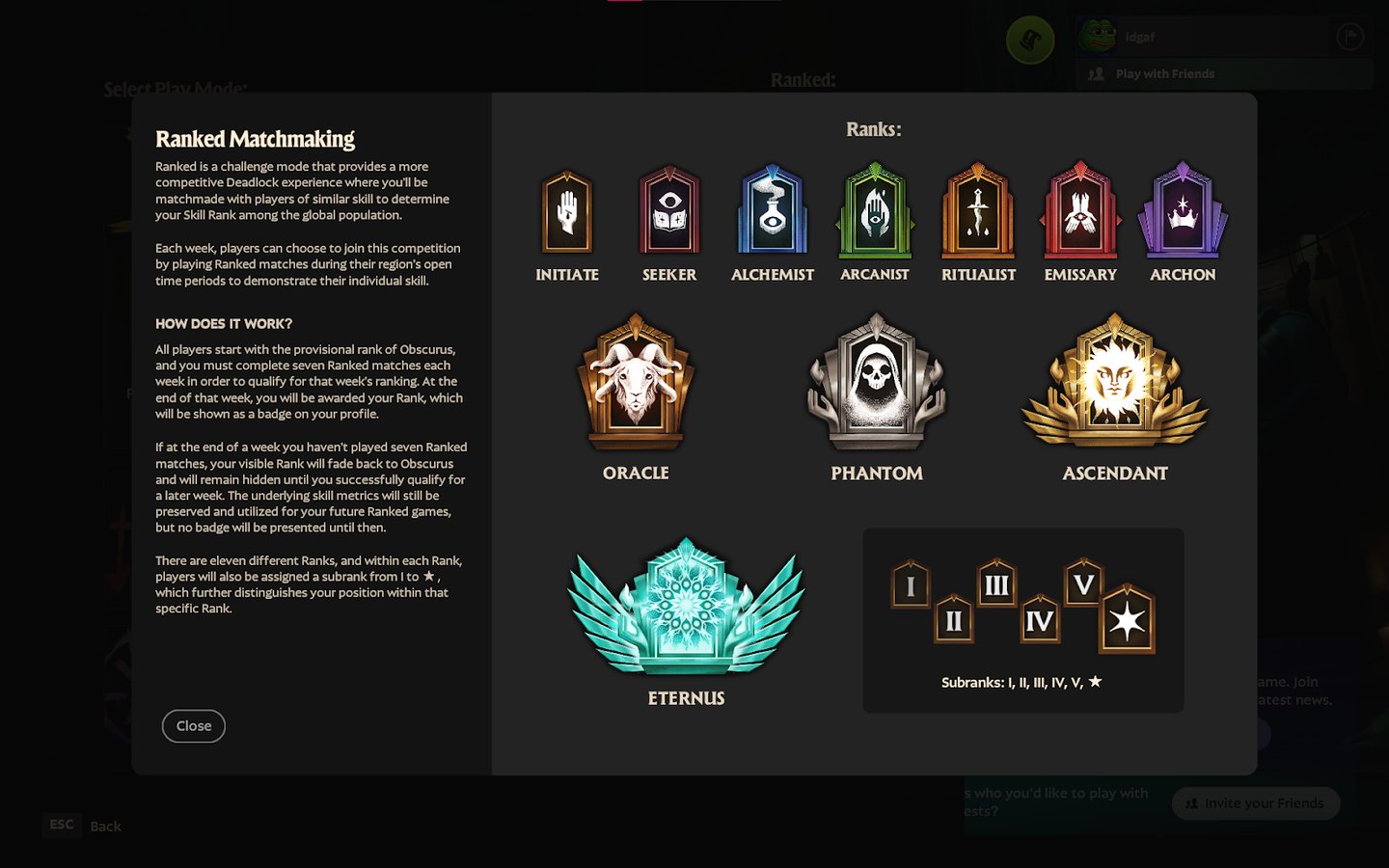Select the star subrank icon
Viewport: 1389px width, 868px height.
pyautogui.click(x=1129, y=622)
